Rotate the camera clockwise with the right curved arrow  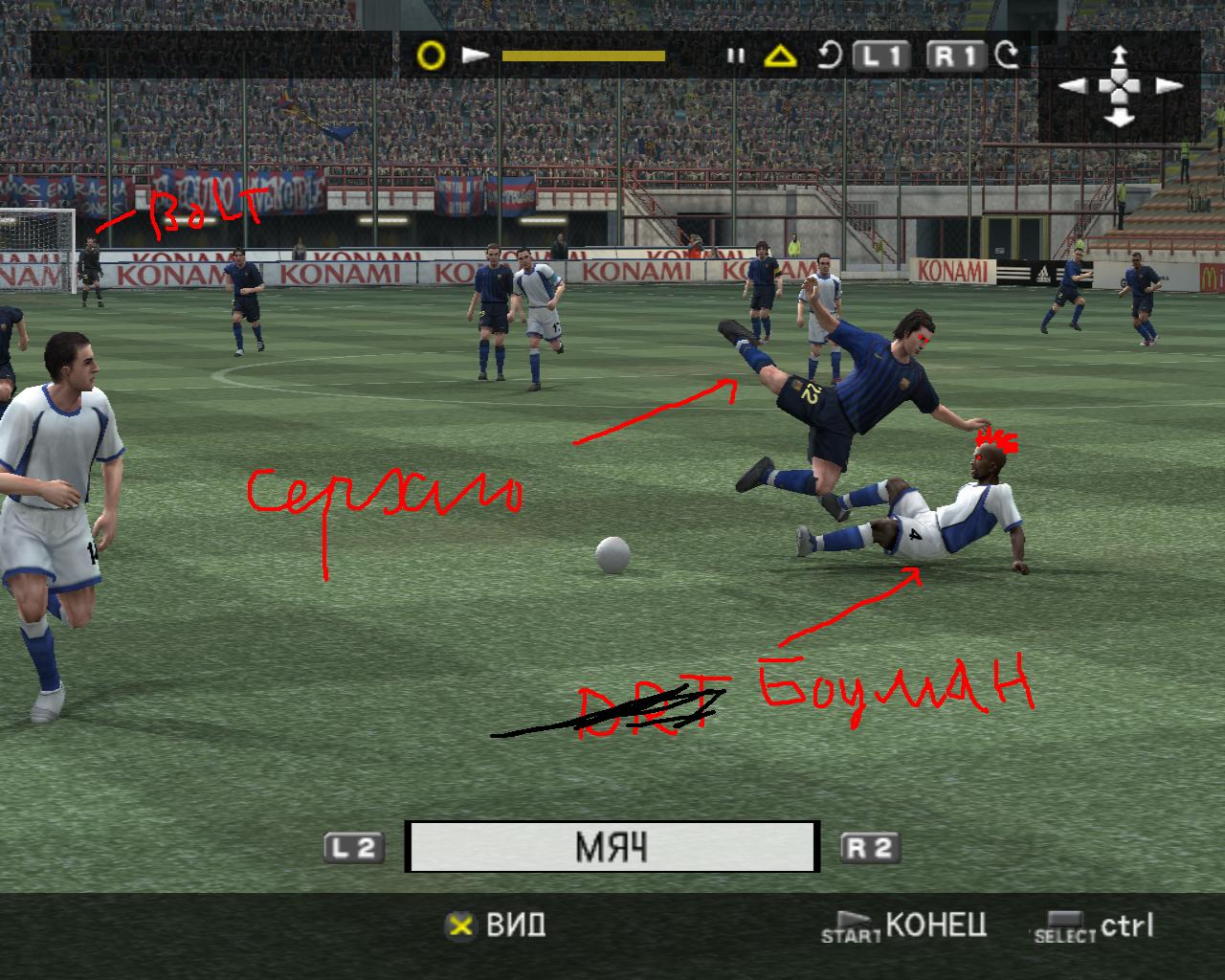[x=1007, y=56]
